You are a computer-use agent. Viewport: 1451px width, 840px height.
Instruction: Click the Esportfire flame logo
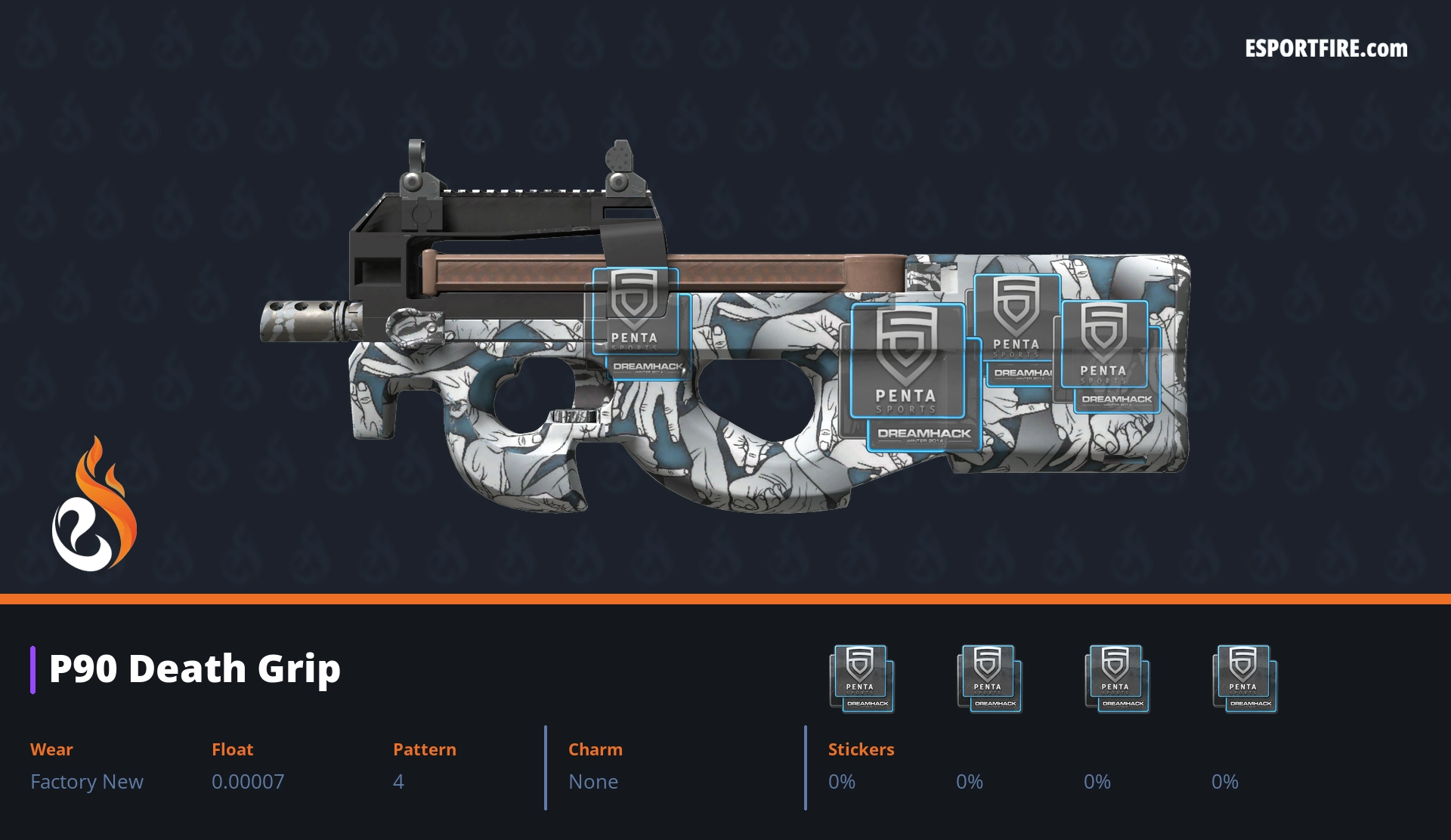point(94,505)
